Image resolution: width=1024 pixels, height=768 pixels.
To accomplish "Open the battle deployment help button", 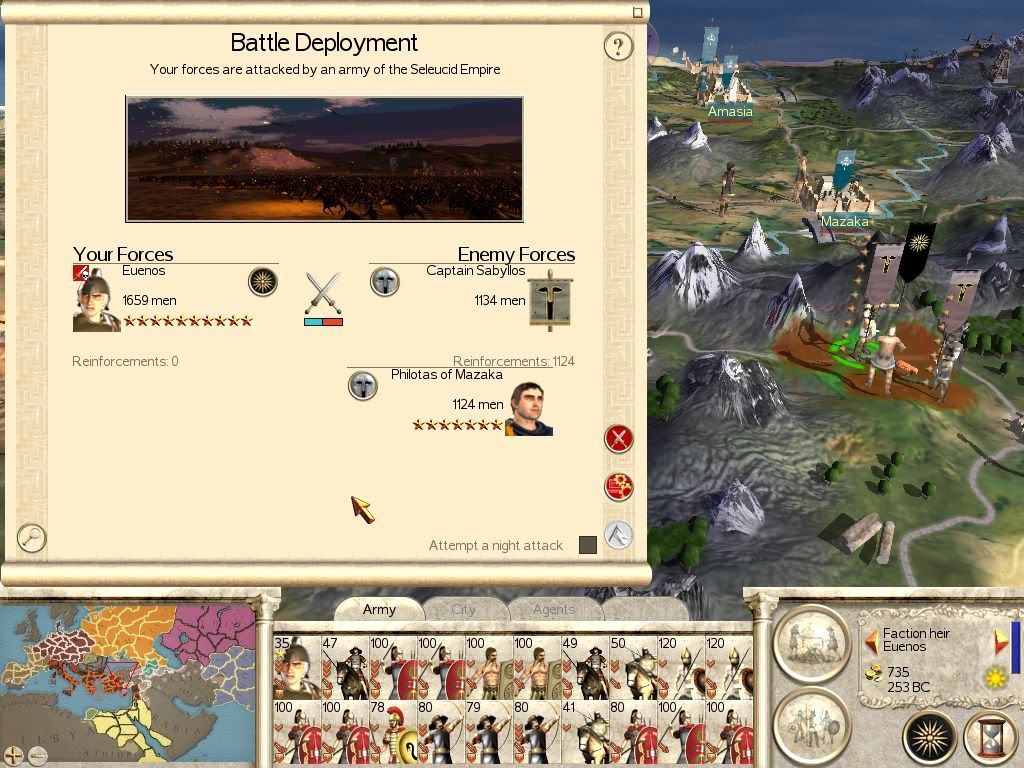I will click(x=618, y=46).
